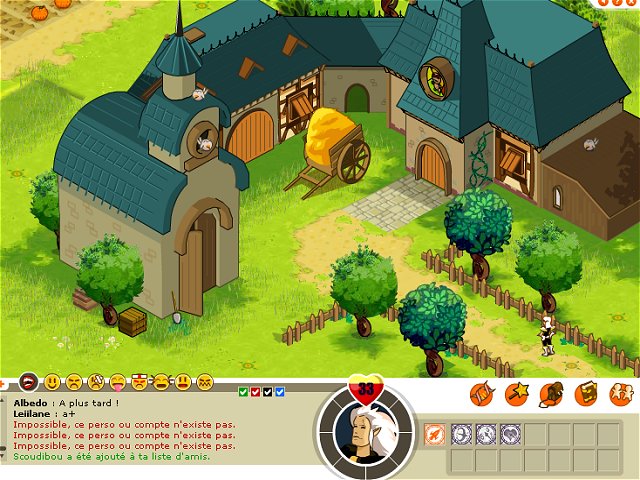Click Leiilane's name in the chat log
640x480 pixels.
[34, 413]
